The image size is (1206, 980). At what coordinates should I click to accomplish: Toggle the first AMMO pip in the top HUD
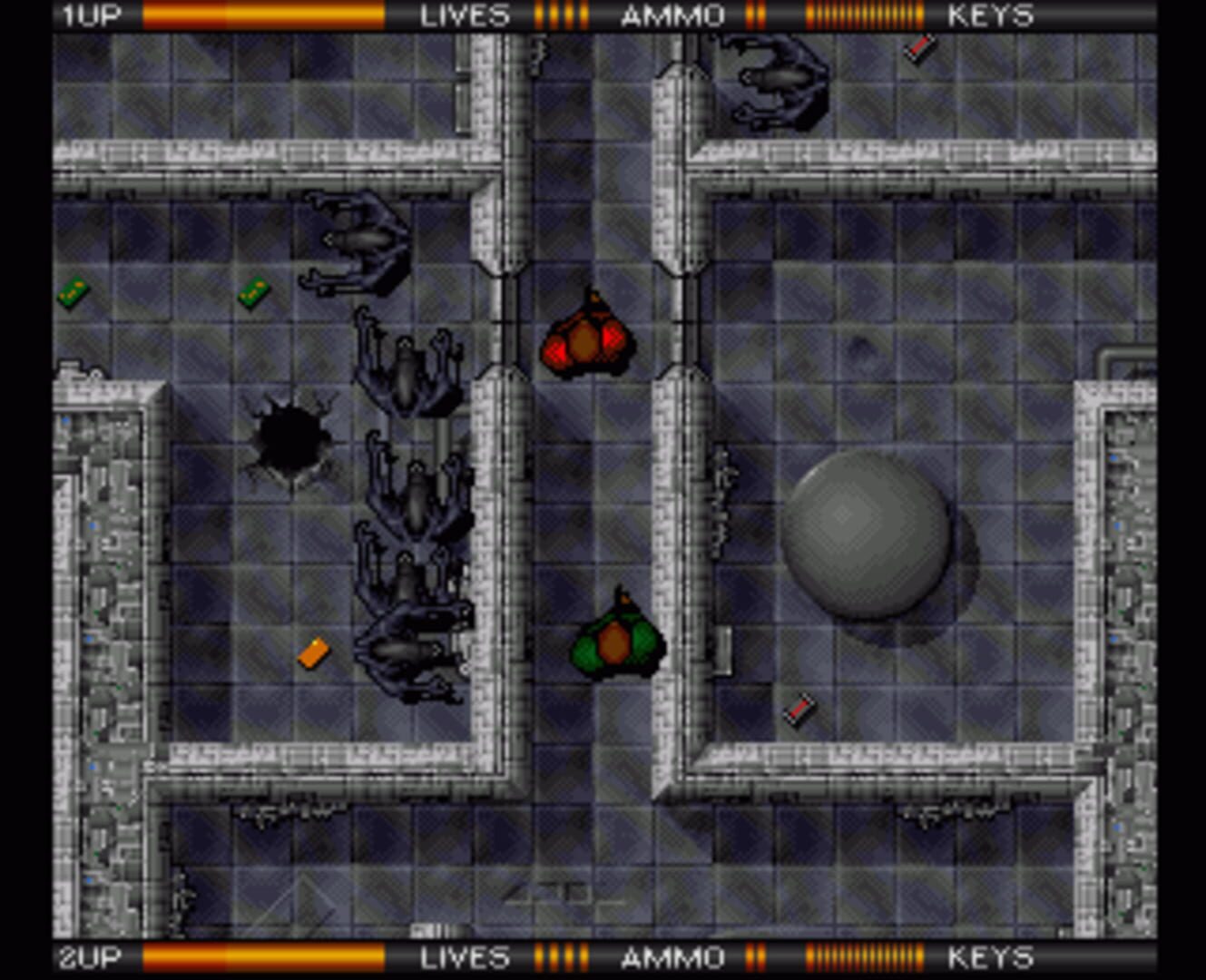(750, 15)
